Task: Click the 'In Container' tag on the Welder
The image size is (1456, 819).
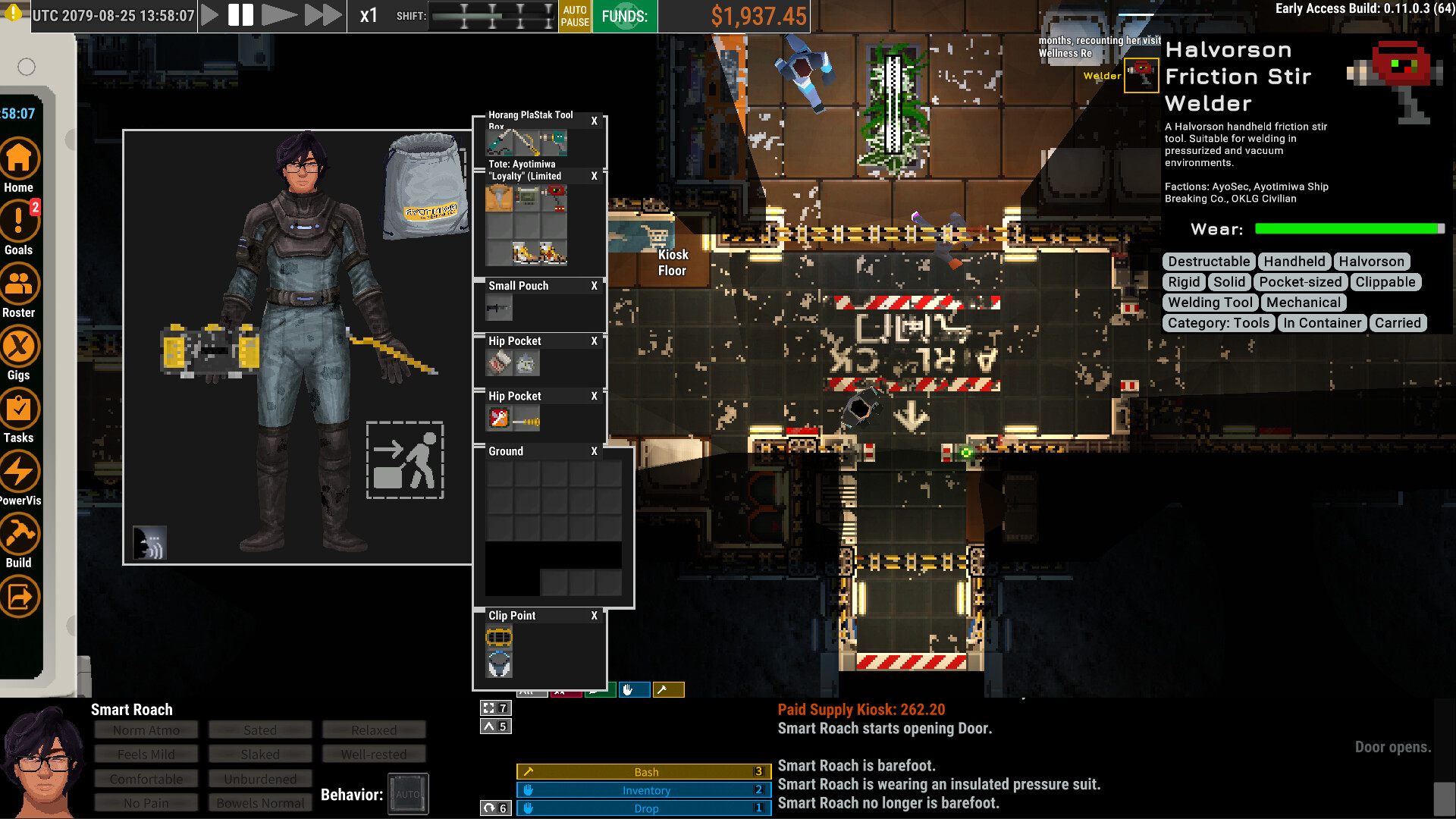Action: [x=1322, y=323]
